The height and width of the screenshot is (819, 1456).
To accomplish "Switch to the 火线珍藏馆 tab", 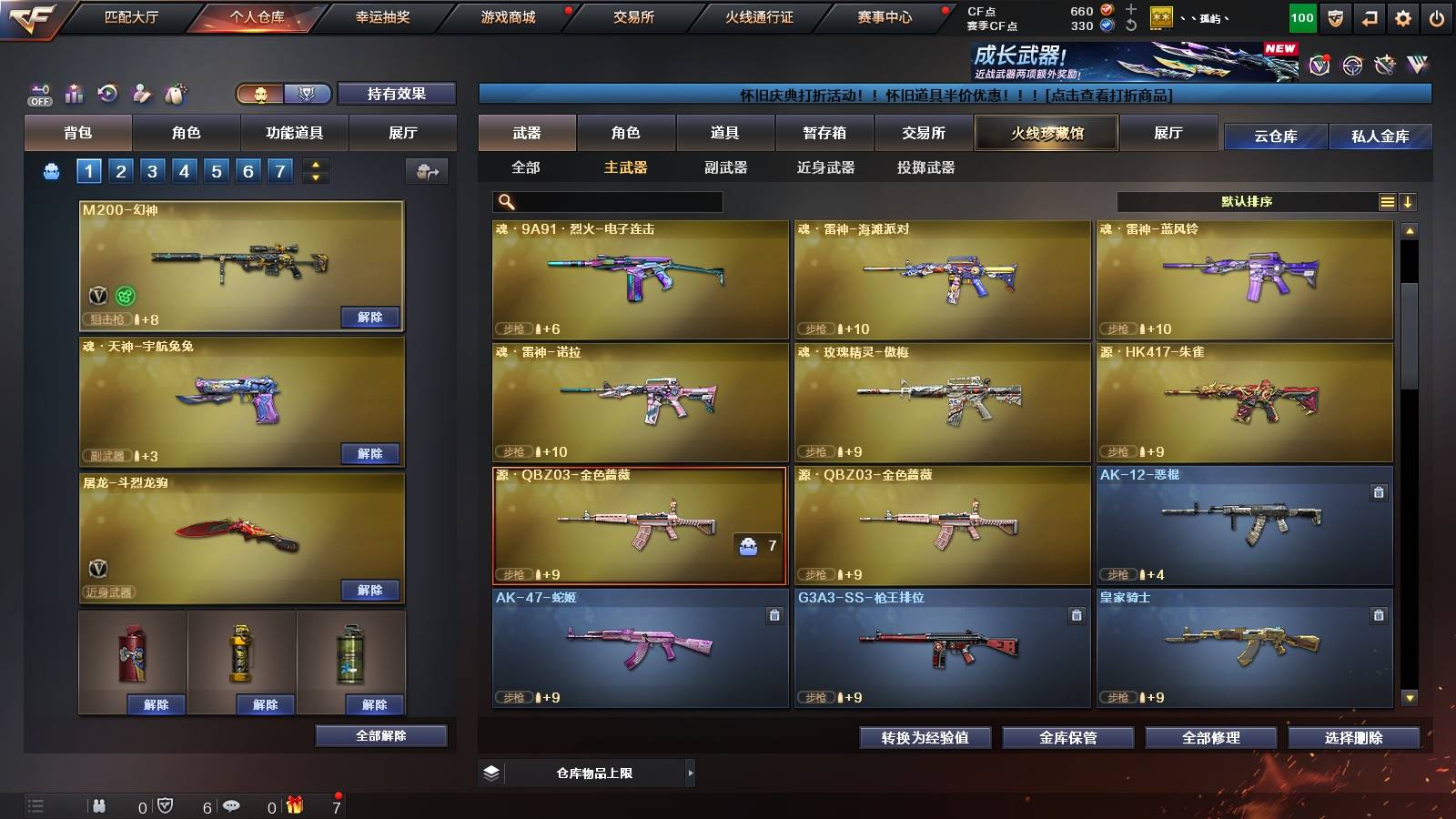I will pos(1046,133).
